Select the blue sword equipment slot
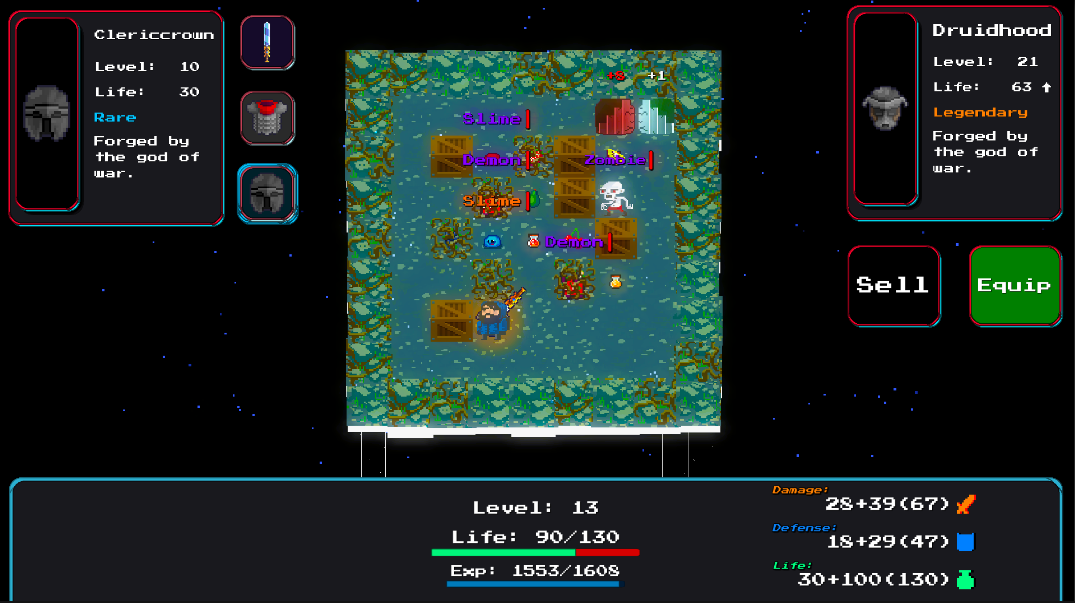Viewport: 1075px width, 603px height. click(x=267, y=42)
